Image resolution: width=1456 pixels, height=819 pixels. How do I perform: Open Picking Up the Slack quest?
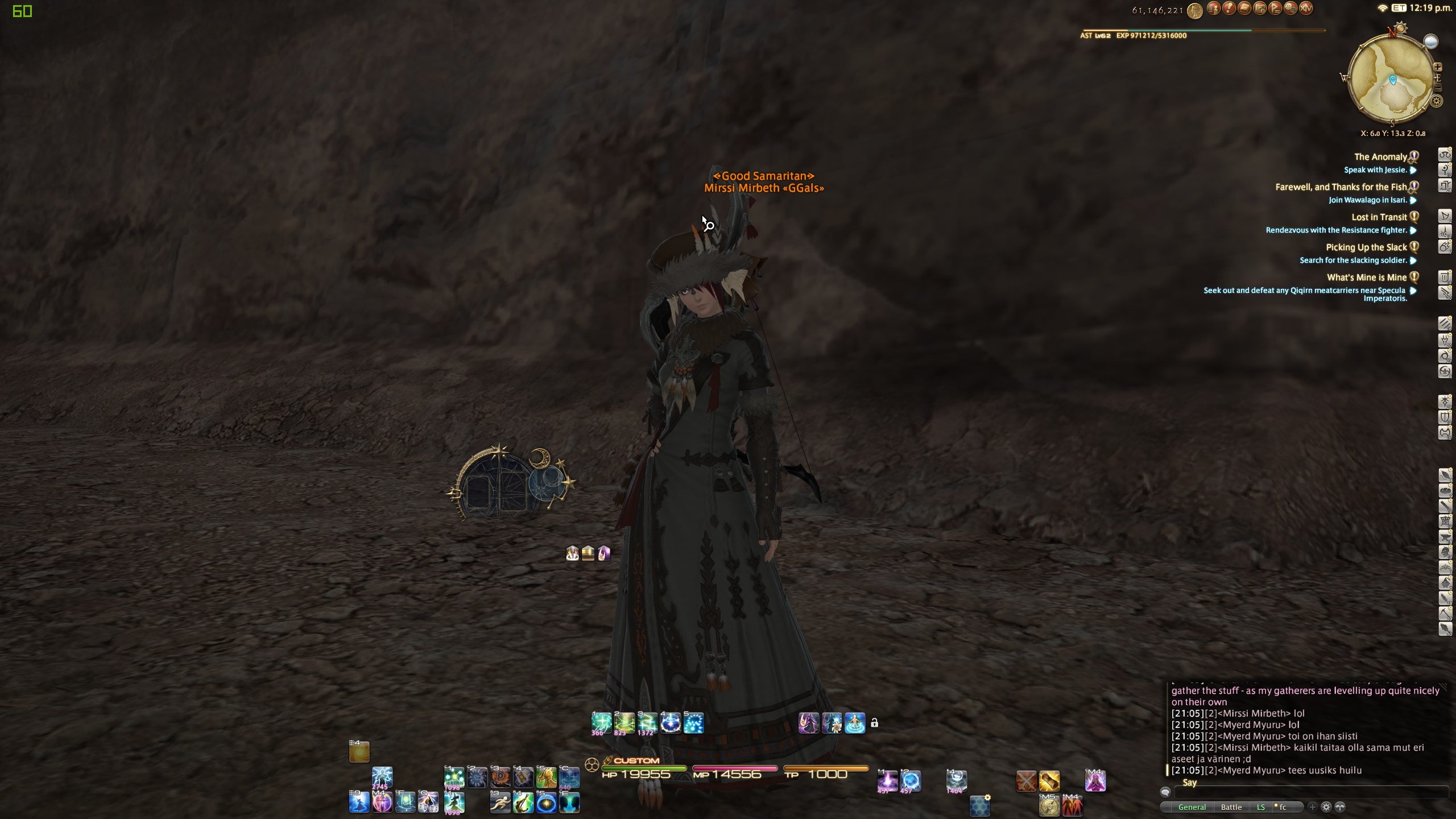coord(1366,247)
